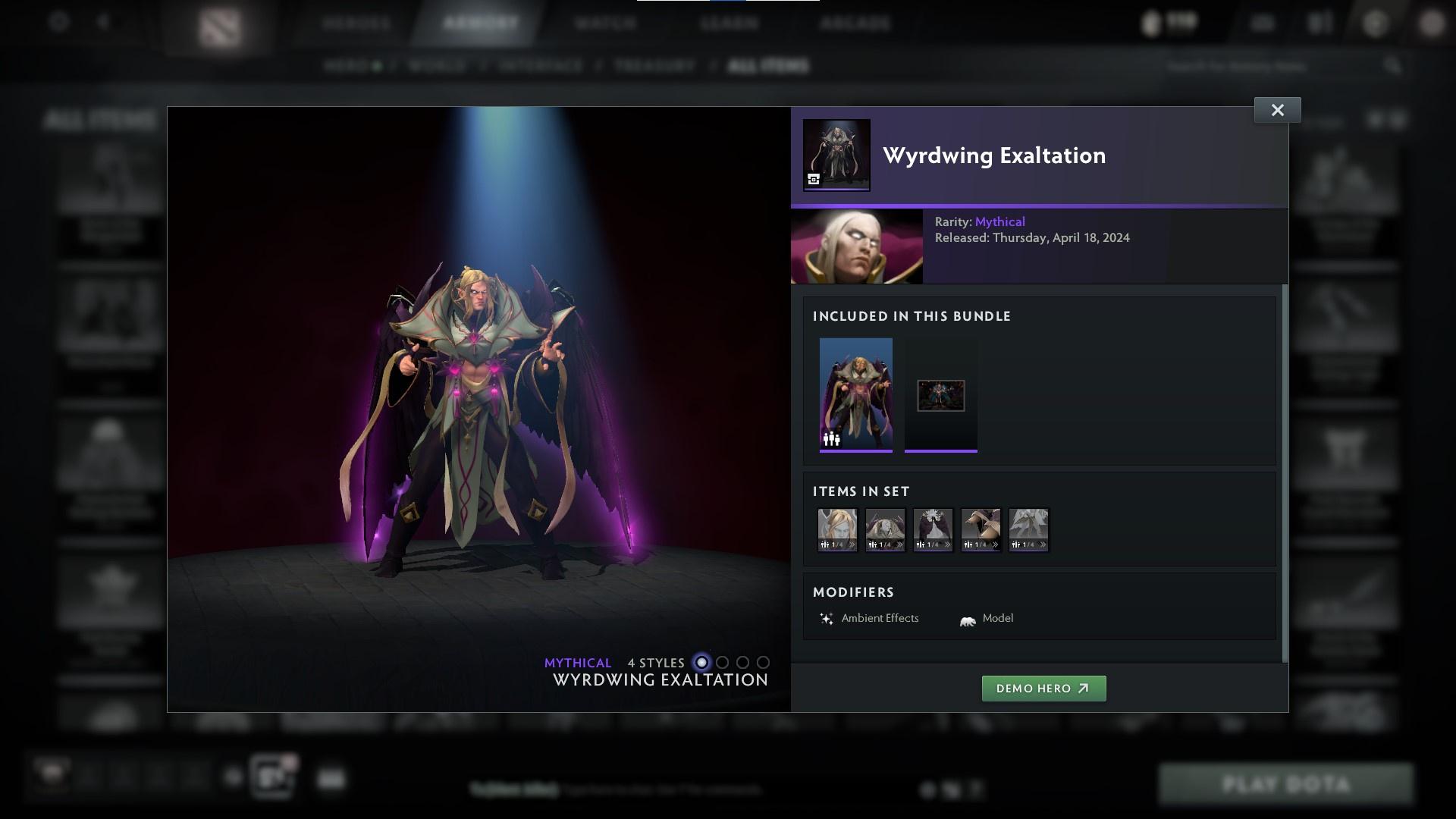Viewport: 1456px width, 819px height.
Task: Click the profile avatar in the top right corner
Action: click(1432, 23)
